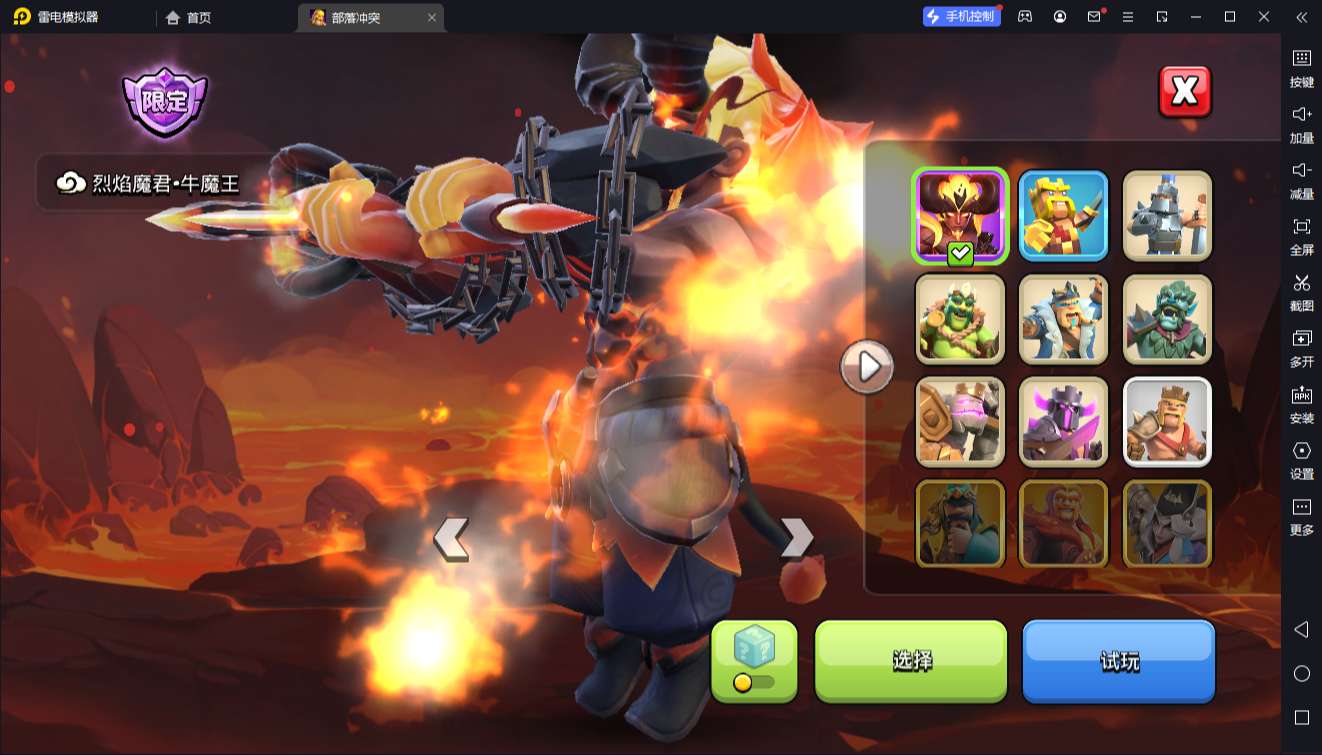The width and height of the screenshot is (1322, 755).
Task: Close the skin selection screen with red X
Action: pos(1184,92)
